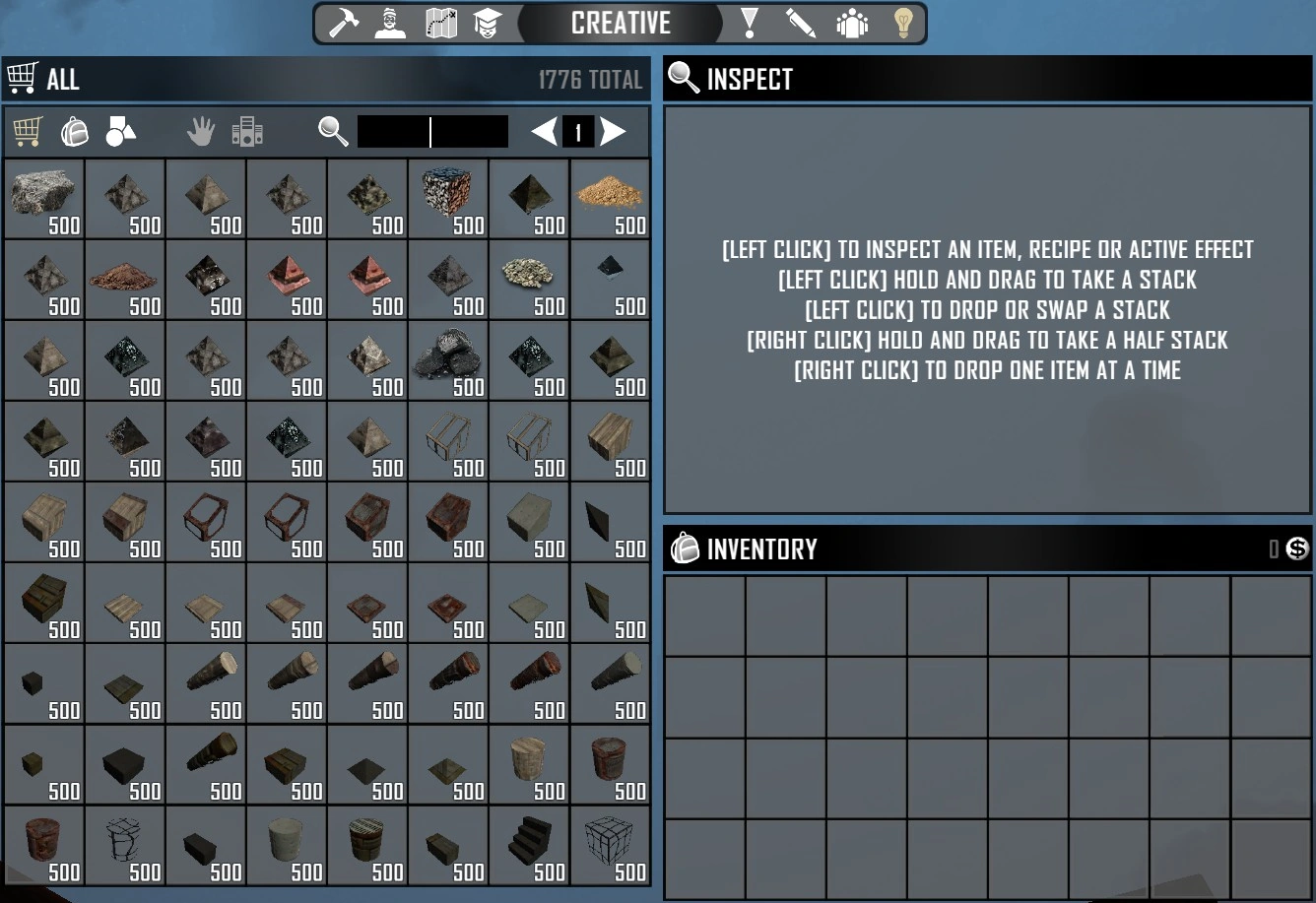This screenshot has height=903, width=1316.
Task: Open the skills graduation cap icon
Action: coord(490,23)
